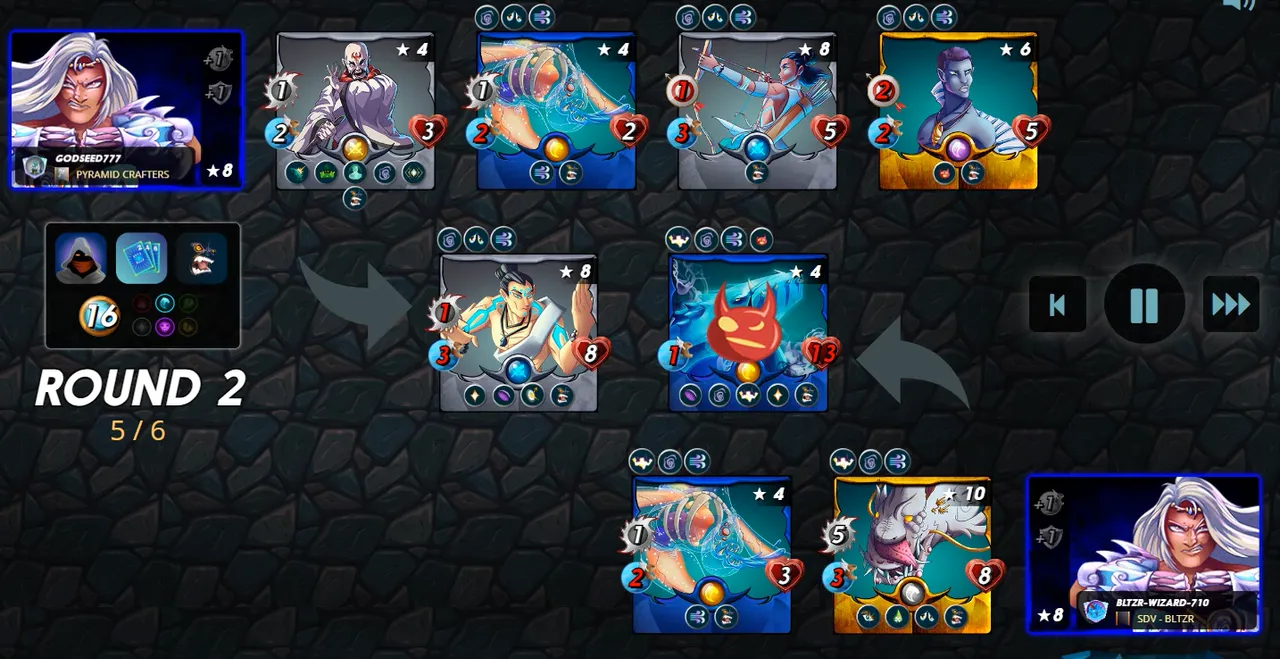Choose the purple-skinned level 6 card
Image resolution: width=1280 pixels, height=659 pixels.
[958, 110]
